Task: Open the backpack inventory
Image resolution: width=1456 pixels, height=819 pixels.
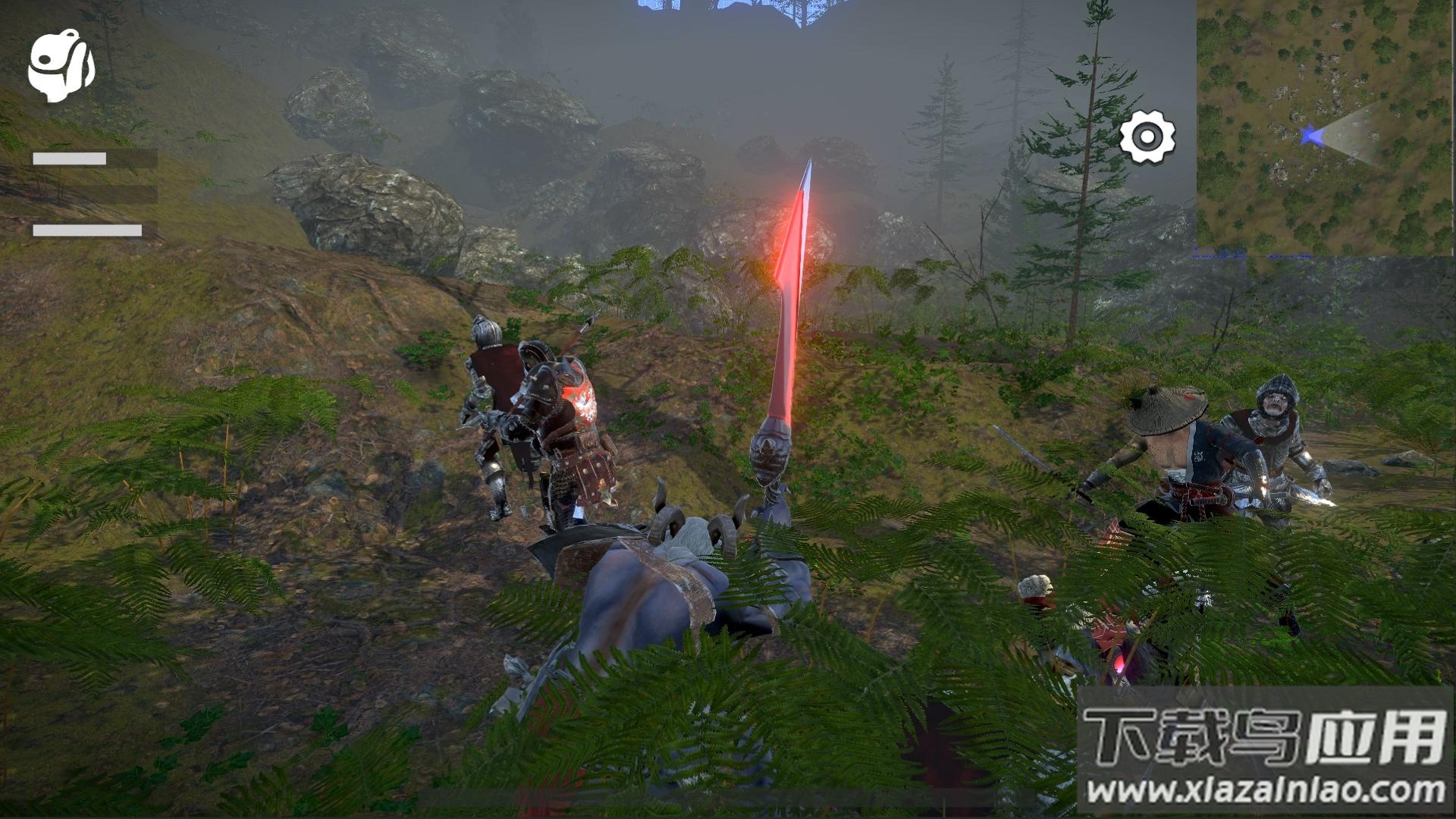Action: [x=61, y=66]
